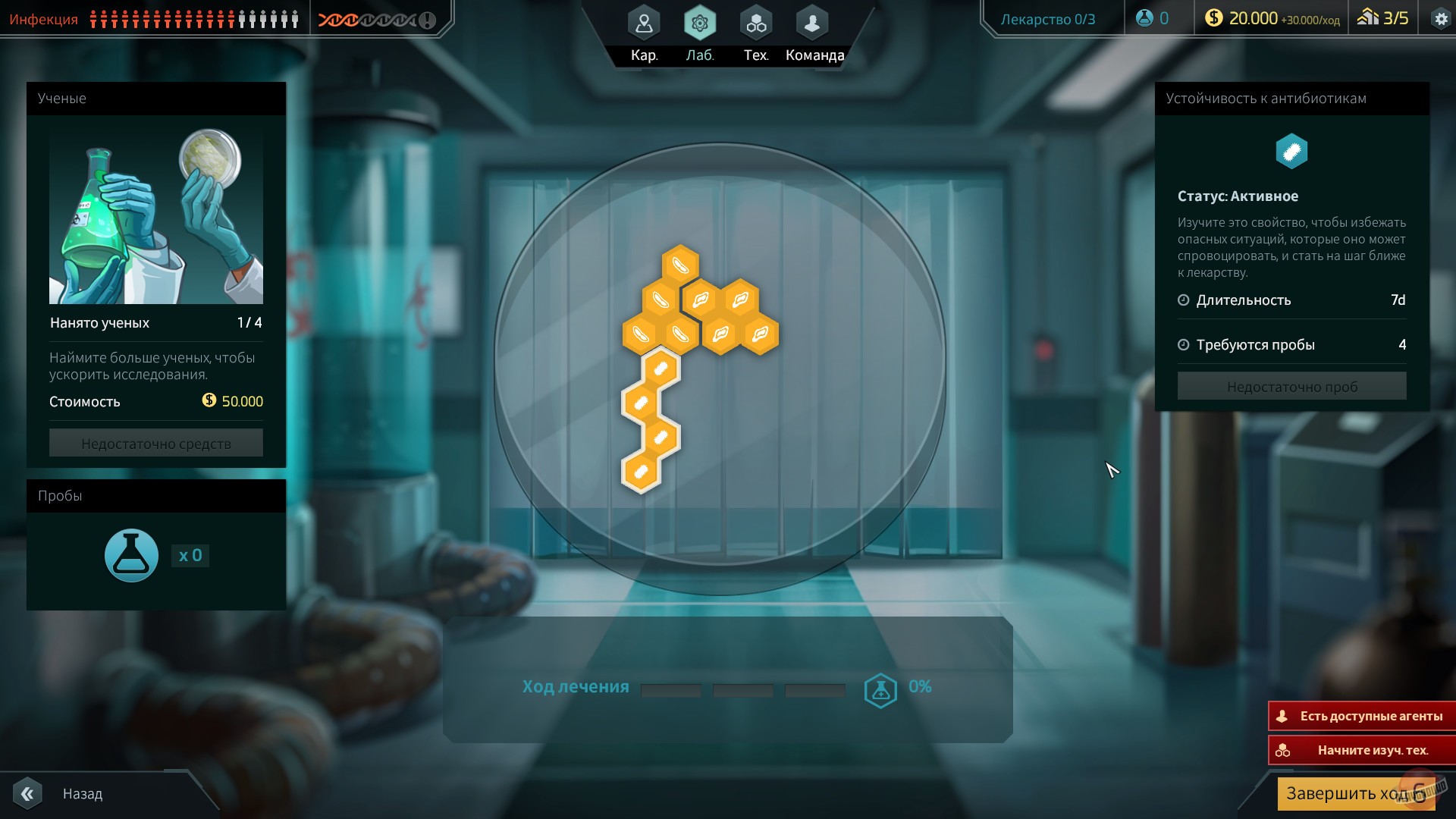1456x819 pixels.
Task: Click the Есть доступные агенты notification
Action: 1361,715
